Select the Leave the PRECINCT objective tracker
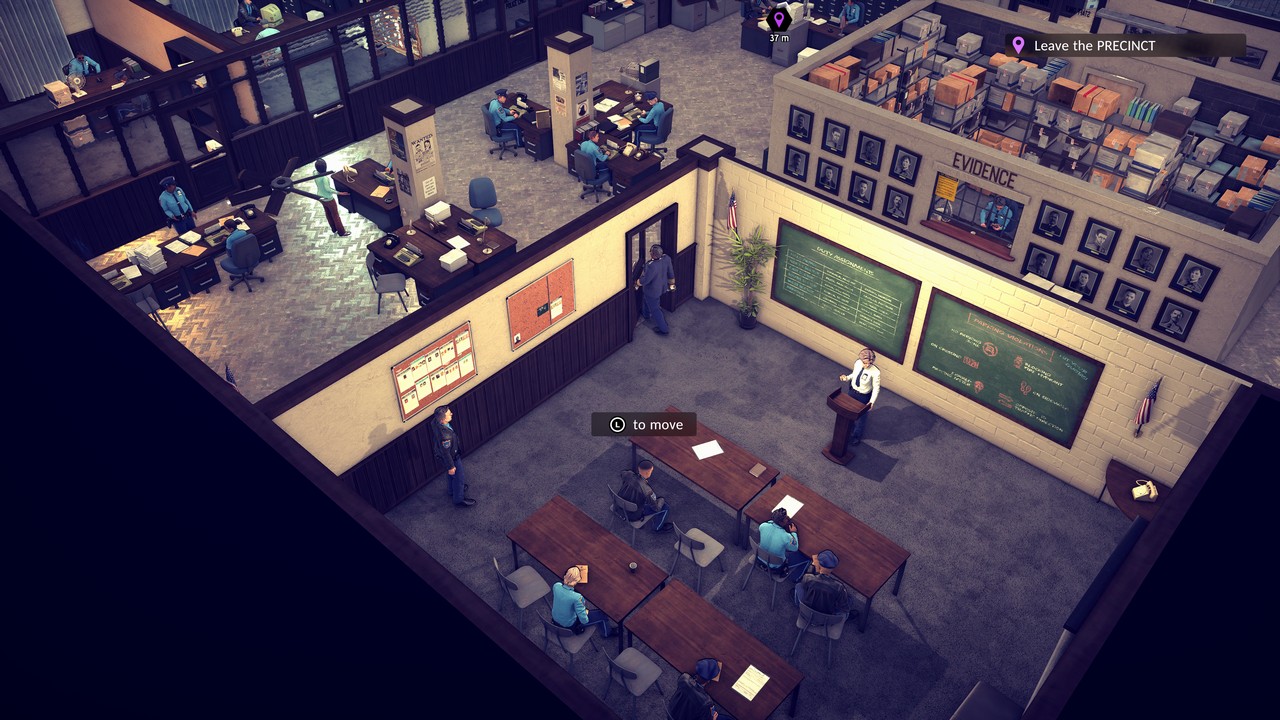 (x=1124, y=46)
